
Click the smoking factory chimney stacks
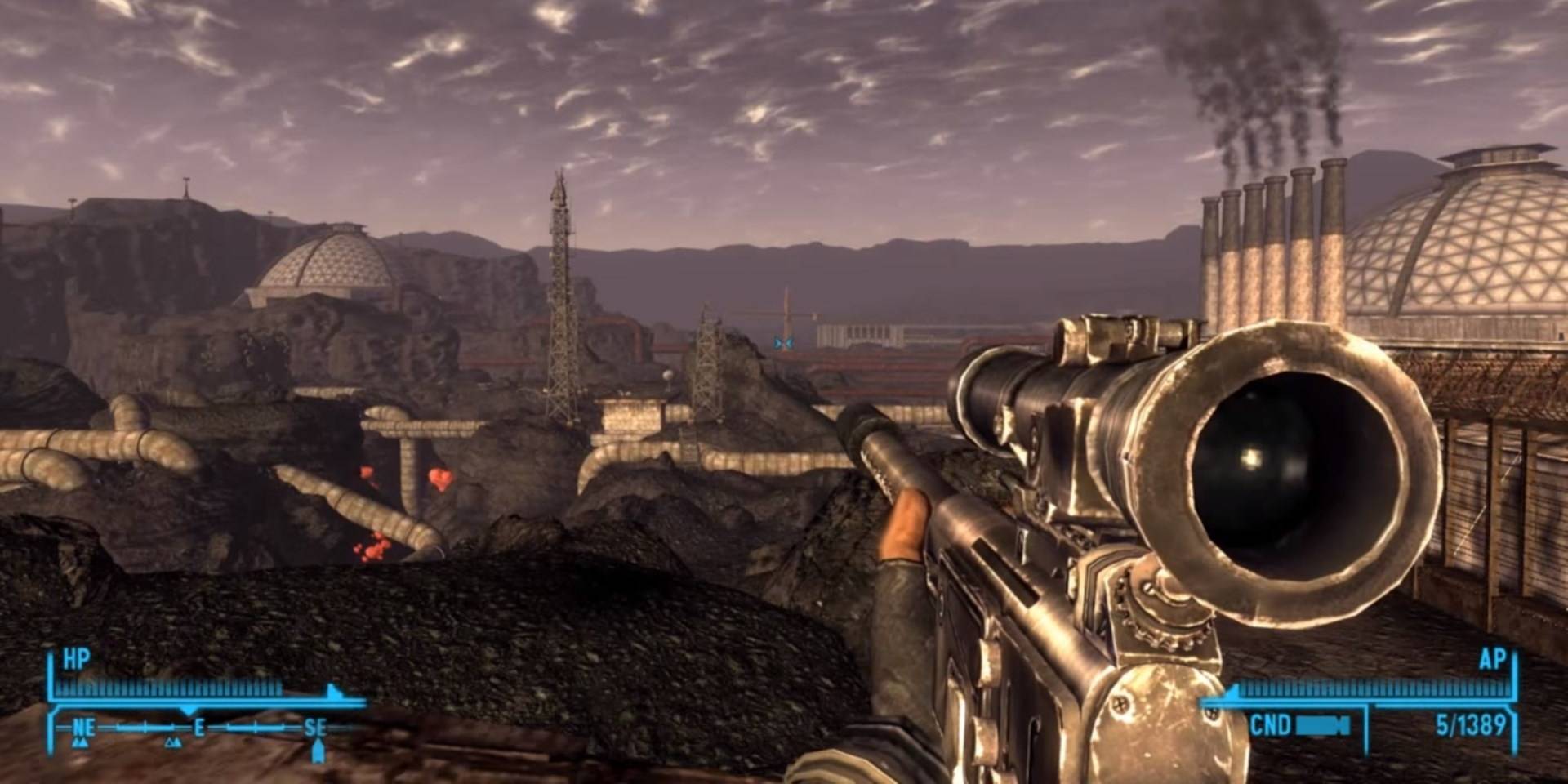pyautogui.click(x=1270, y=237)
